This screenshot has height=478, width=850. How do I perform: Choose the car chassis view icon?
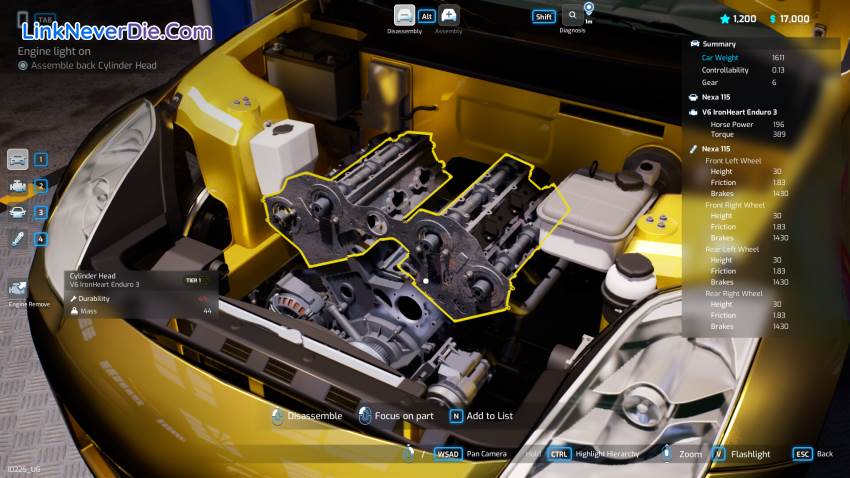[17, 212]
